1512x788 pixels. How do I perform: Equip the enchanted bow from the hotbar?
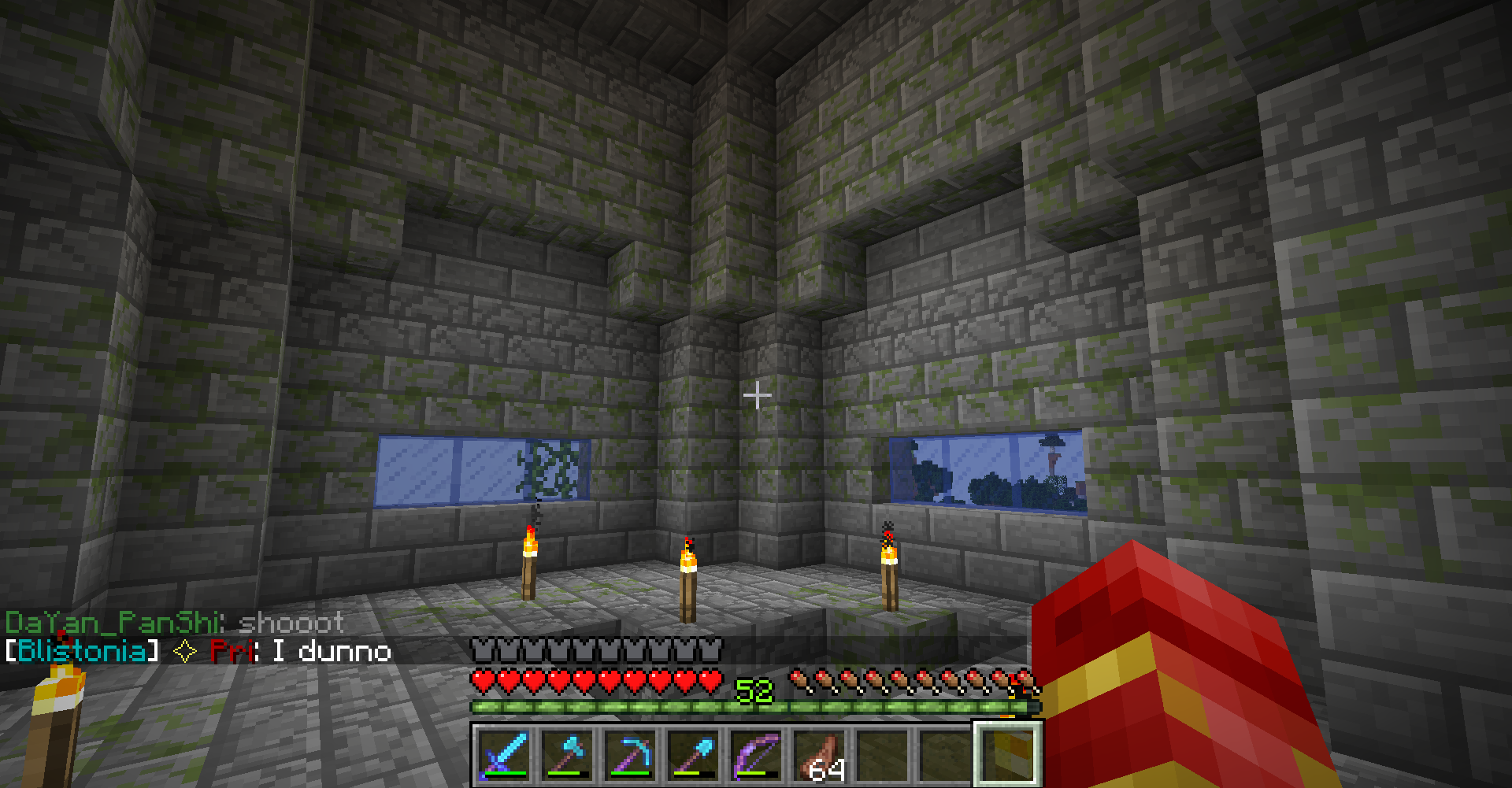point(756,753)
